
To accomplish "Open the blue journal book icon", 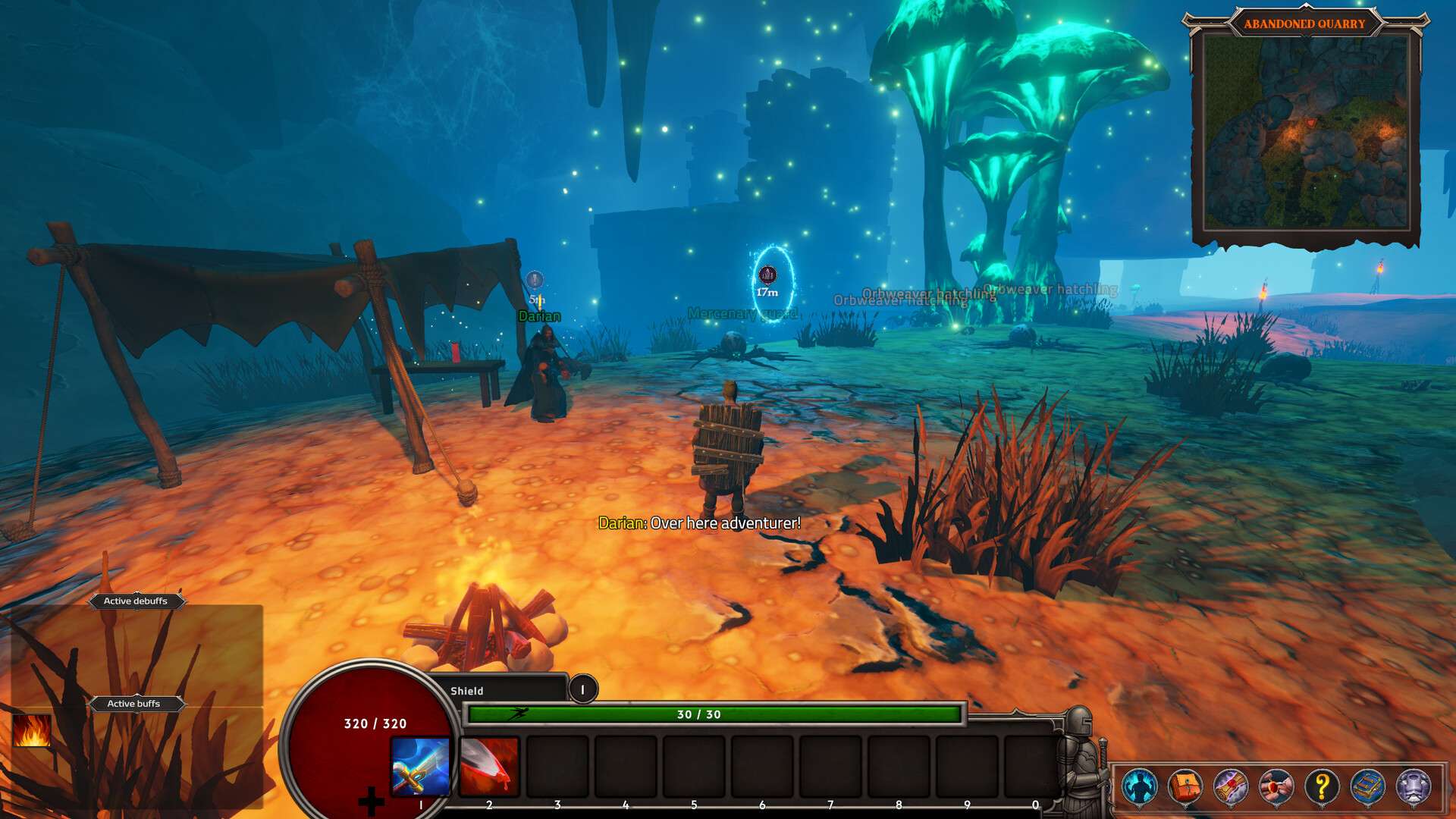I will 1368,786.
